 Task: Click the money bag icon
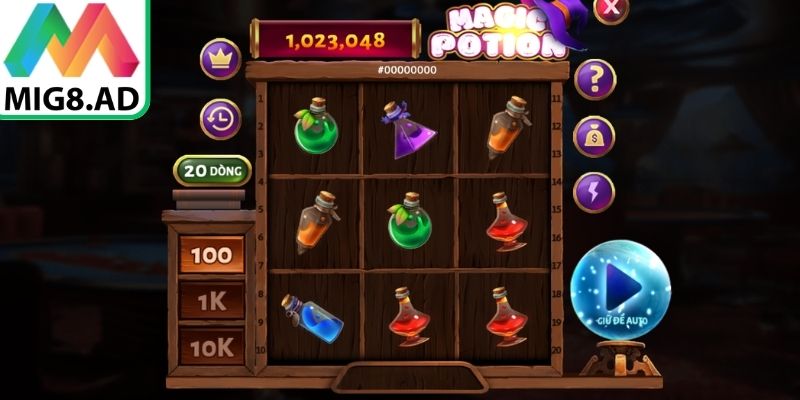594,135
